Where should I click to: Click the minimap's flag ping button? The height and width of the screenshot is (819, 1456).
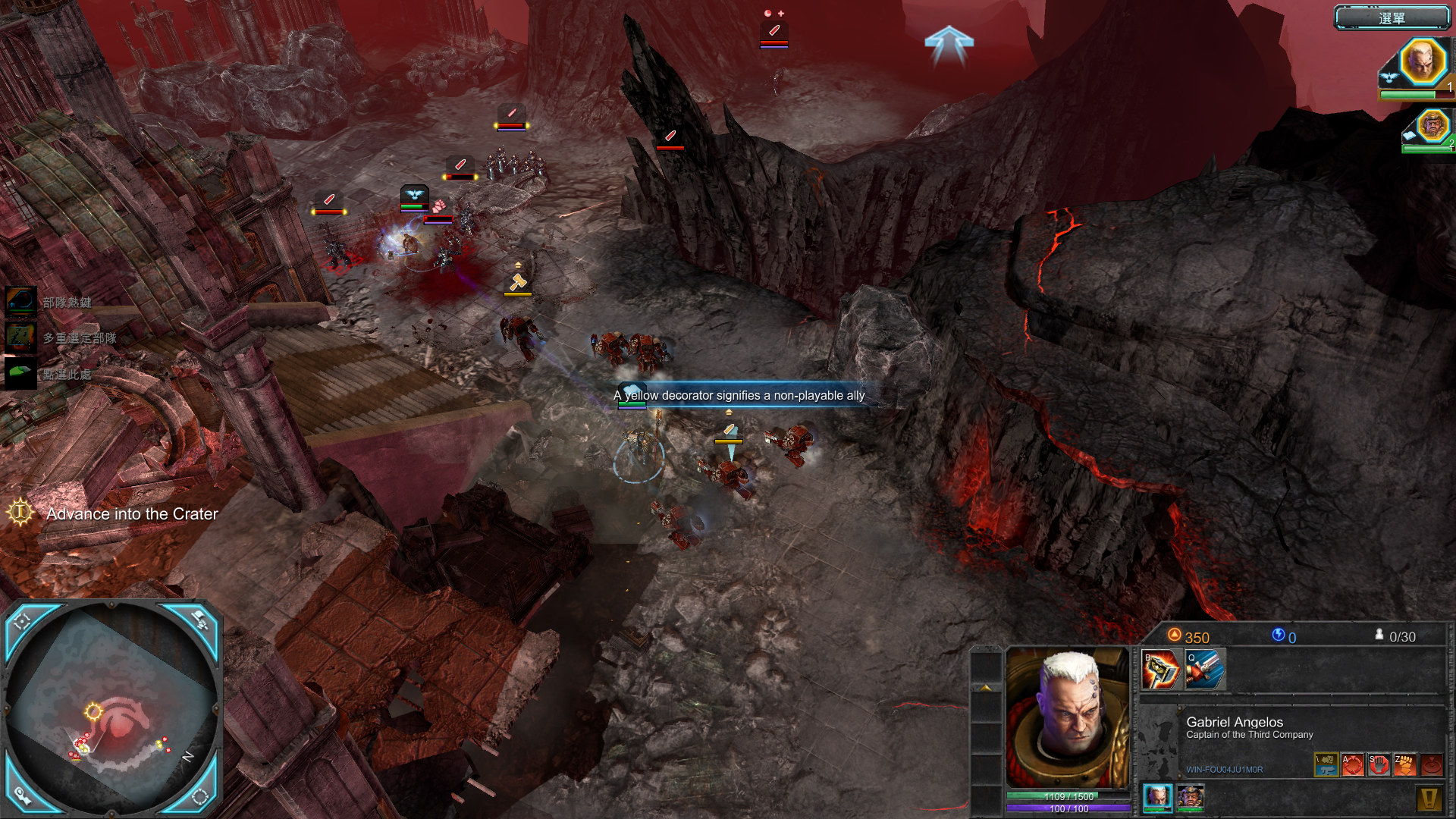[x=201, y=621]
